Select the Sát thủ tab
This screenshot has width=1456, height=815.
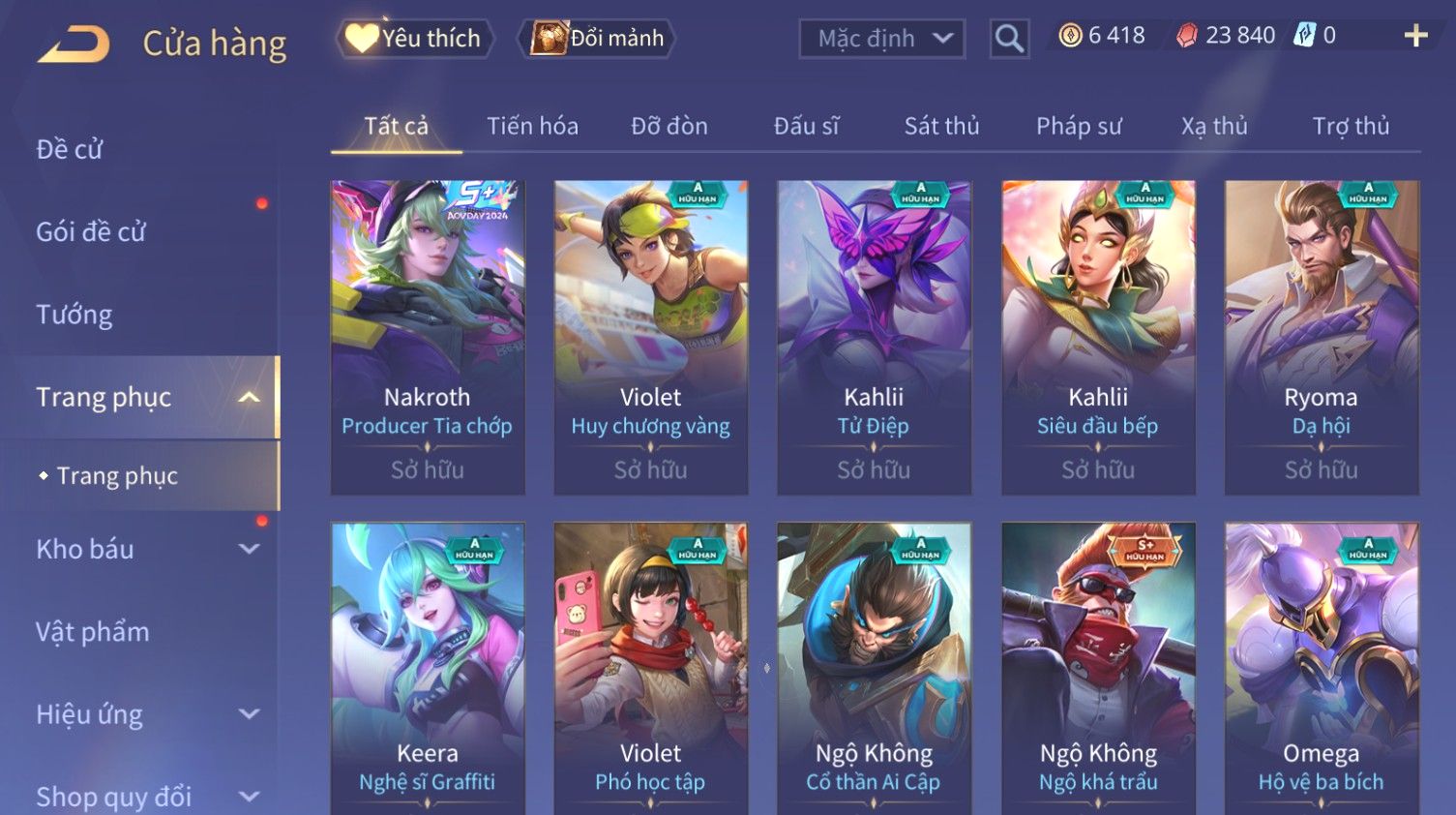coord(941,126)
